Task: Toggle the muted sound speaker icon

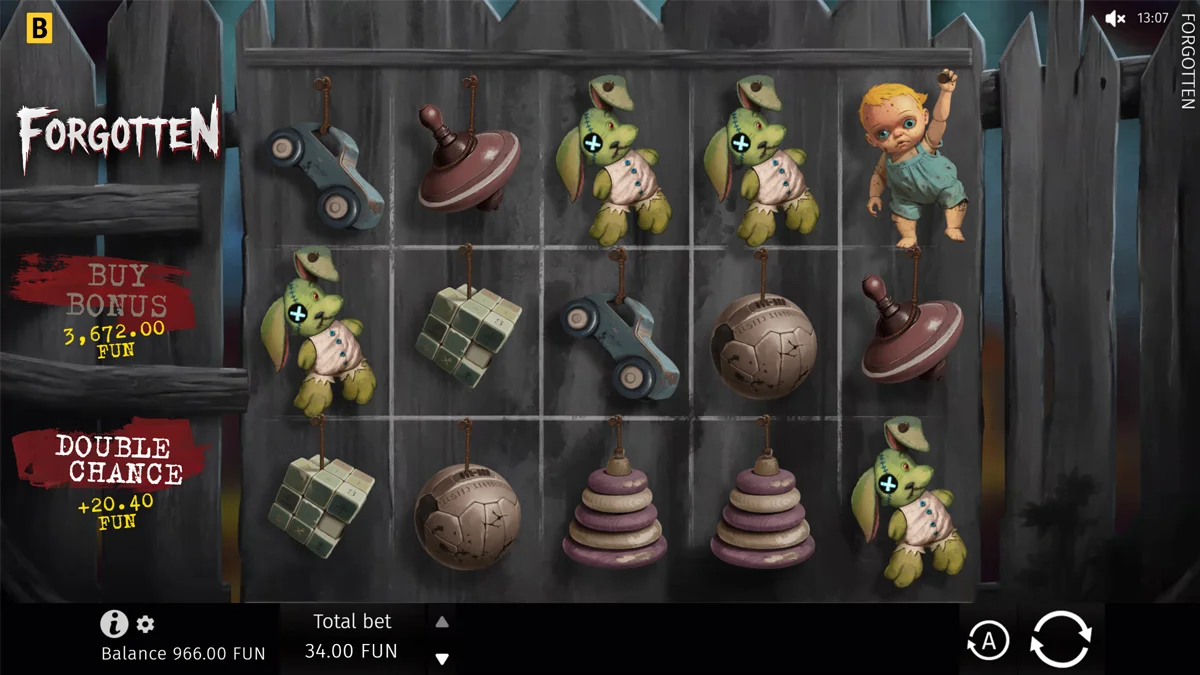Action: (x=1116, y=18)
